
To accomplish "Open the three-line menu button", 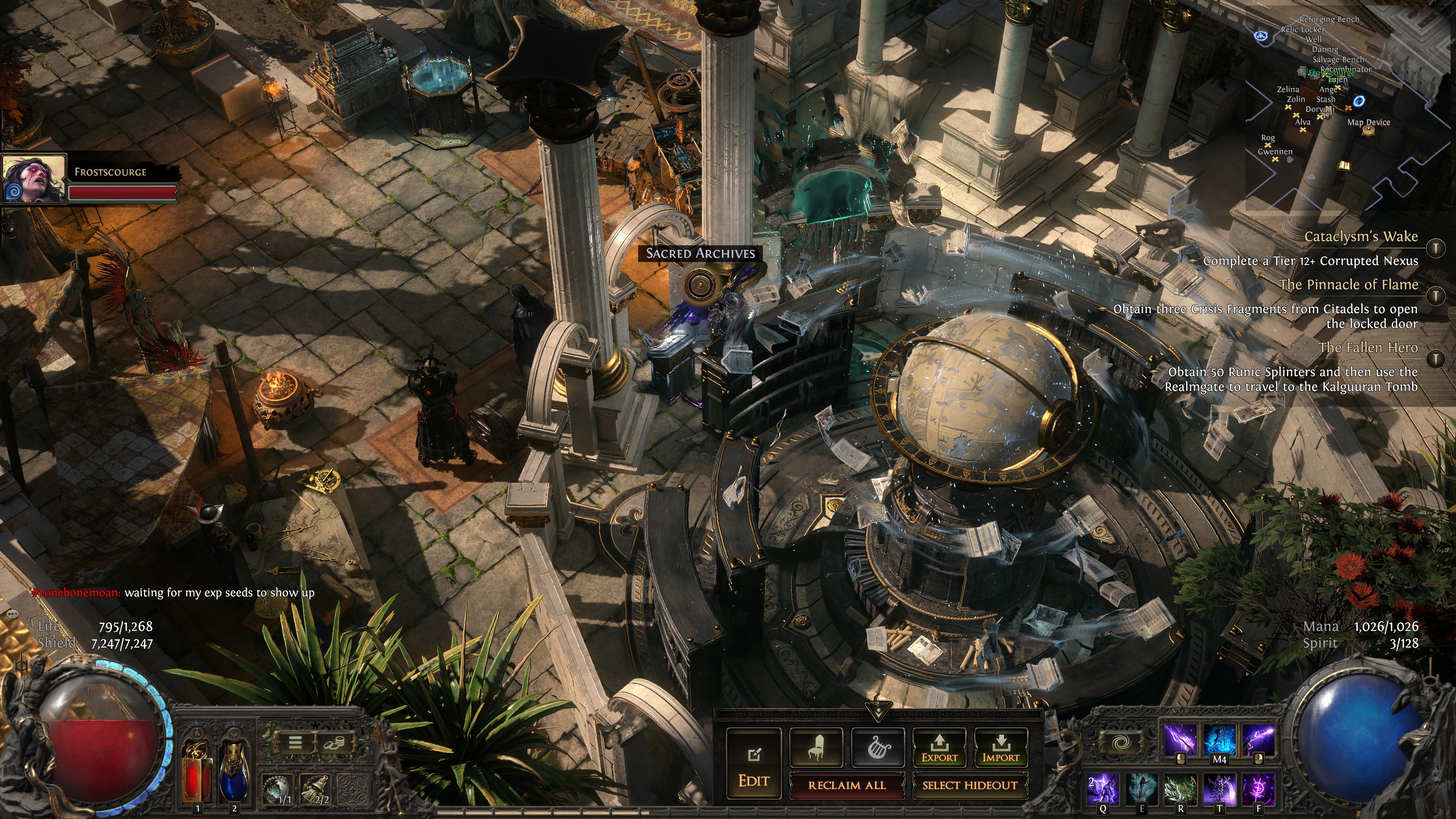I will [295, 742].
